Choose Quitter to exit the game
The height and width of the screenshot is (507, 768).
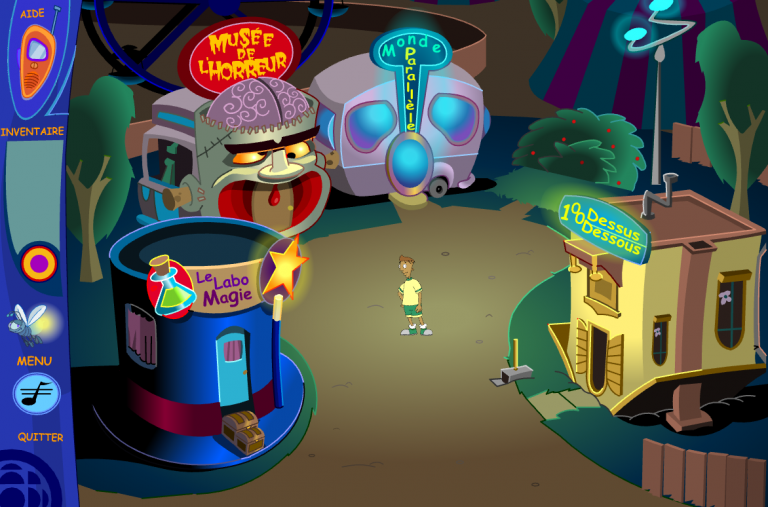pyautogui.click(x=40, y=437)
